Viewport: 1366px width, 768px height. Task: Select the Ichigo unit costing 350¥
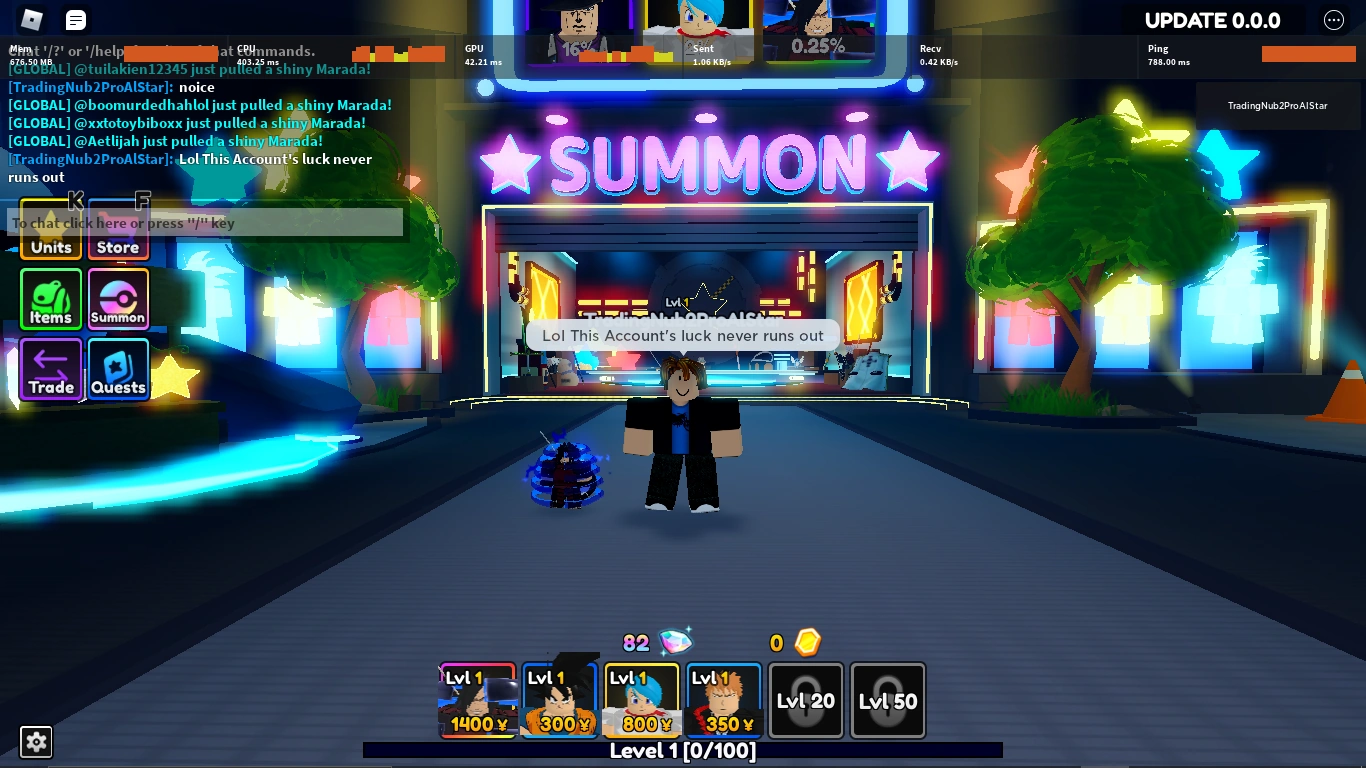point(723,700)
